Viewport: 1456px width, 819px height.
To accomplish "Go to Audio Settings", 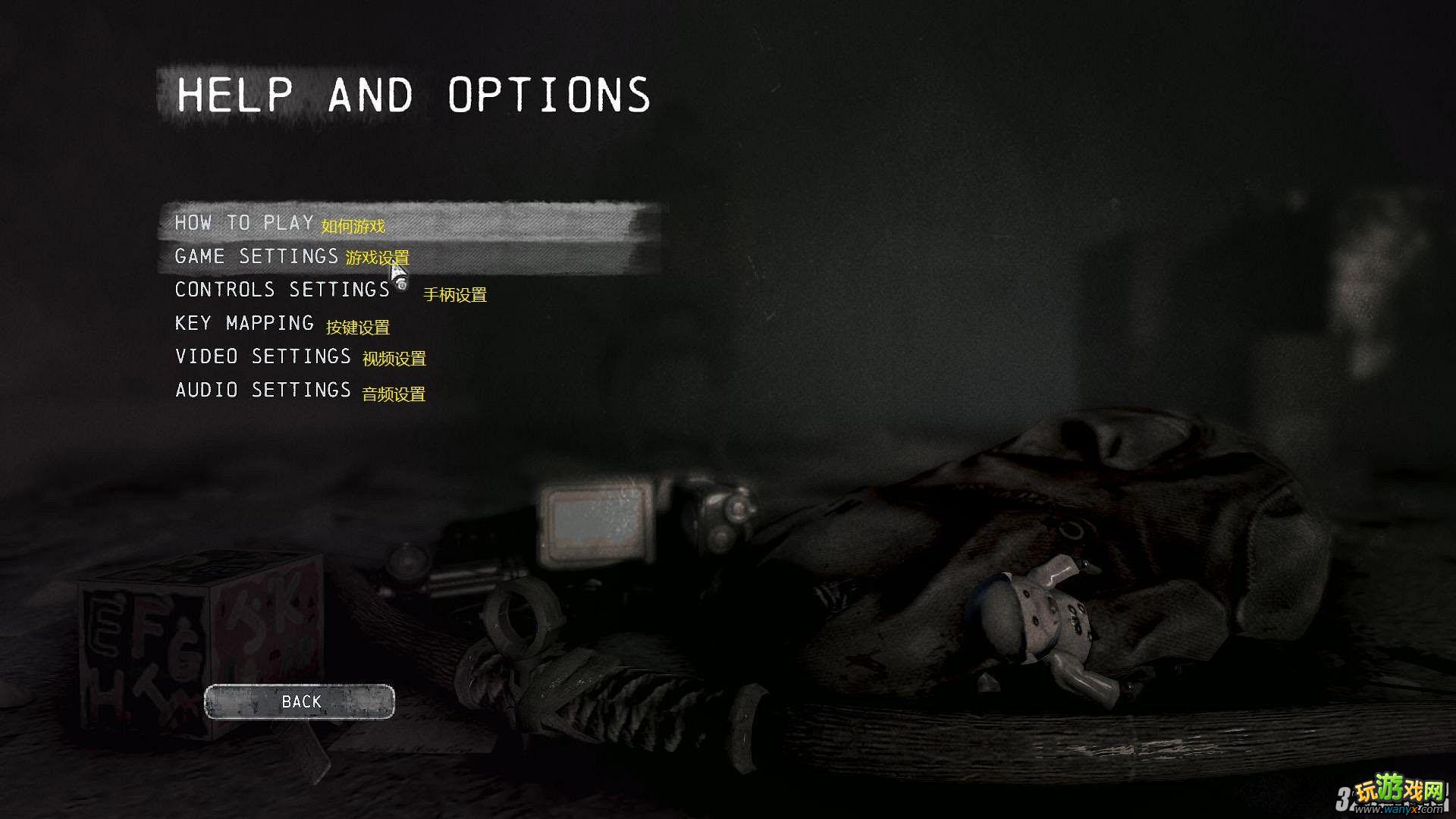I will pyautogui.click(x=263, y=390).
